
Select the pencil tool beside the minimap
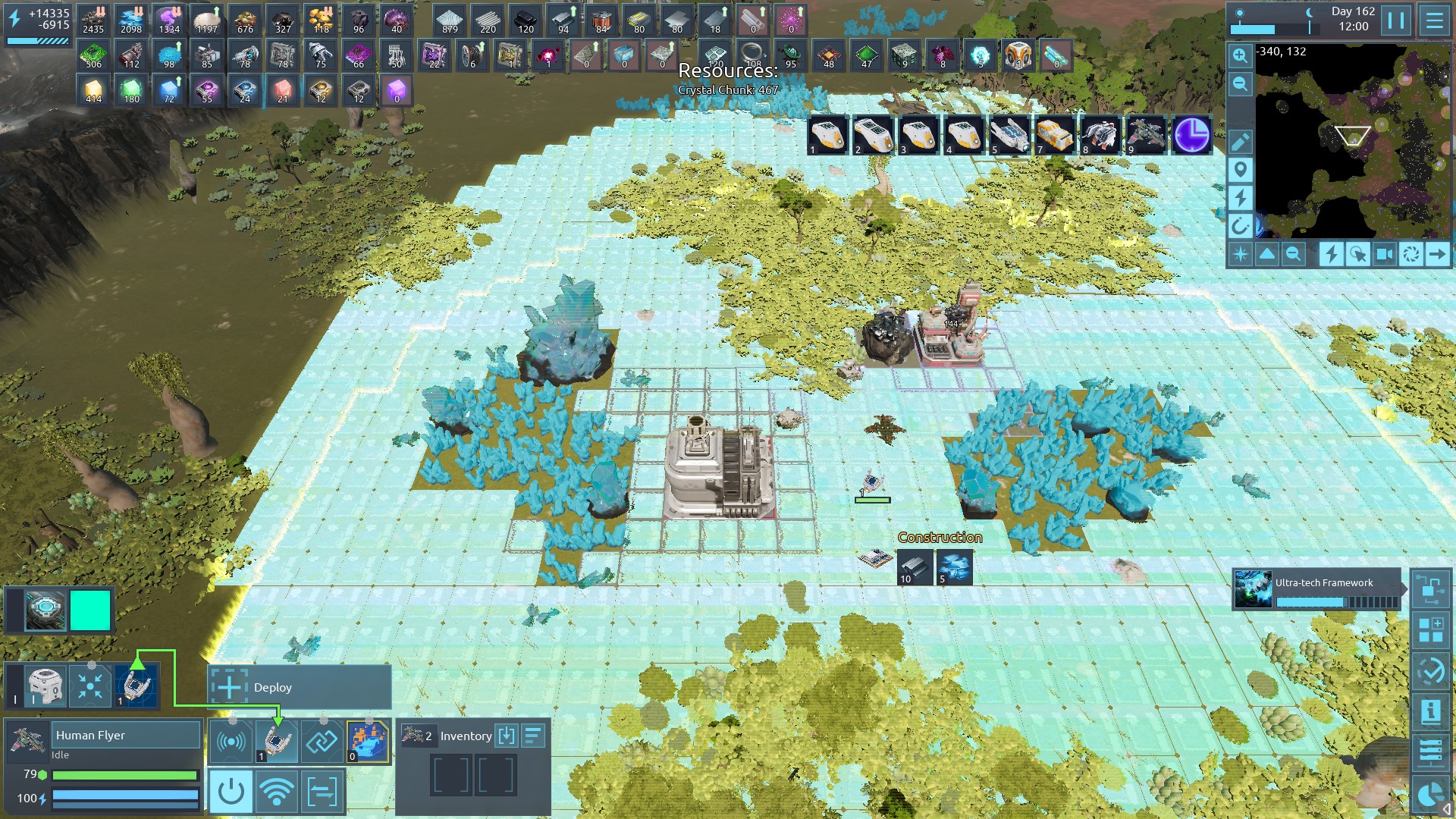click(1240, 142)
